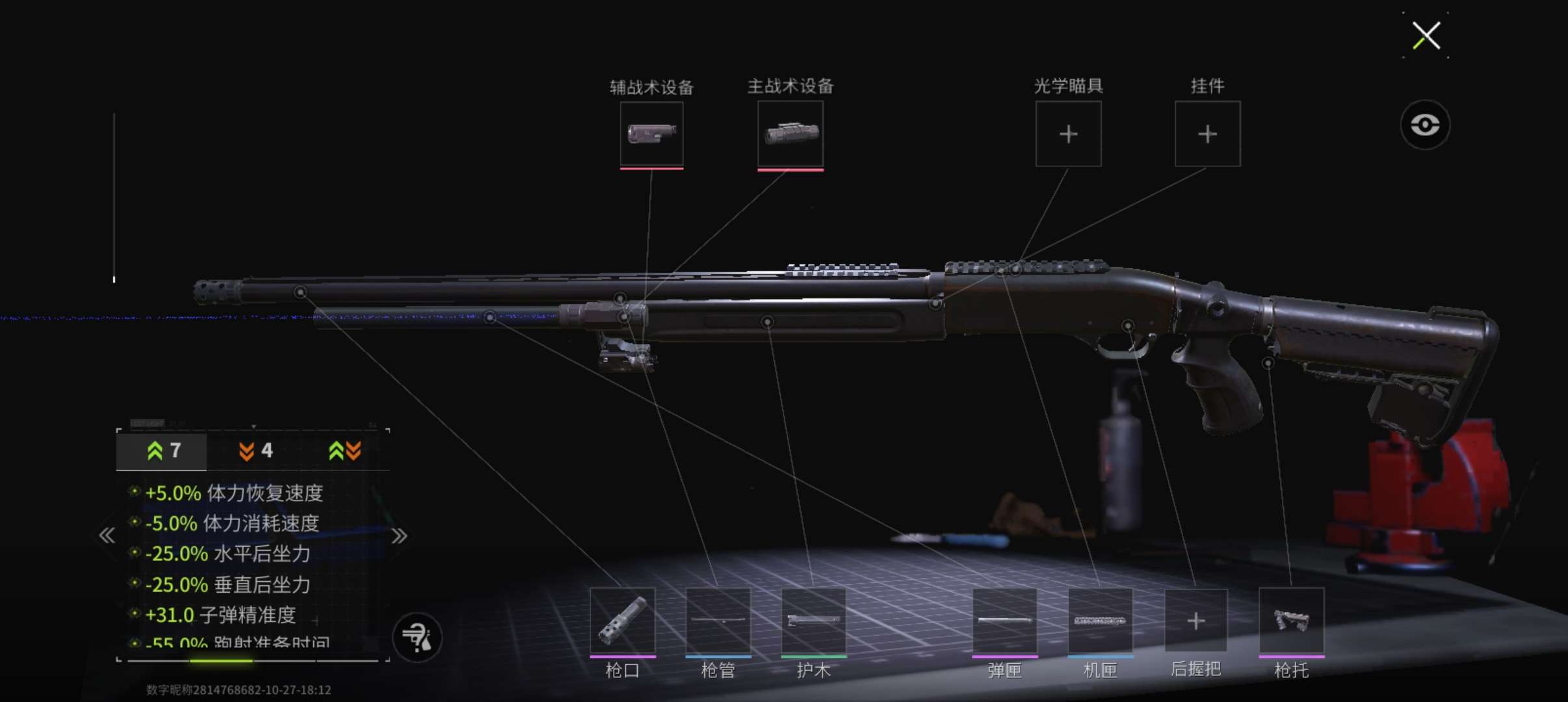Switch to the 4 downgrades stat tab

point(255,450)
